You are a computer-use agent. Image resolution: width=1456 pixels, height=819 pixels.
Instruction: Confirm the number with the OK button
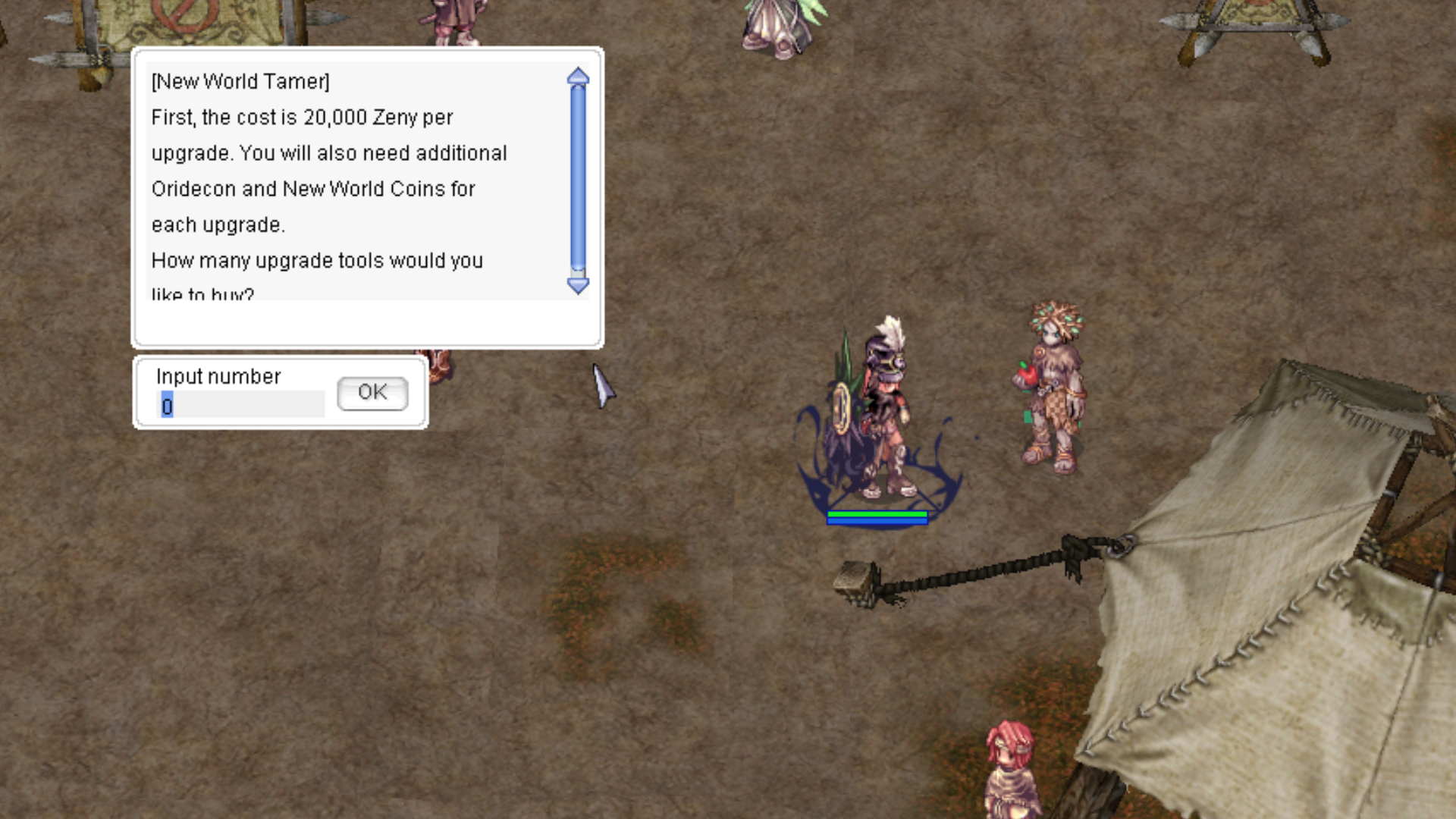click(x=372, y=393)
